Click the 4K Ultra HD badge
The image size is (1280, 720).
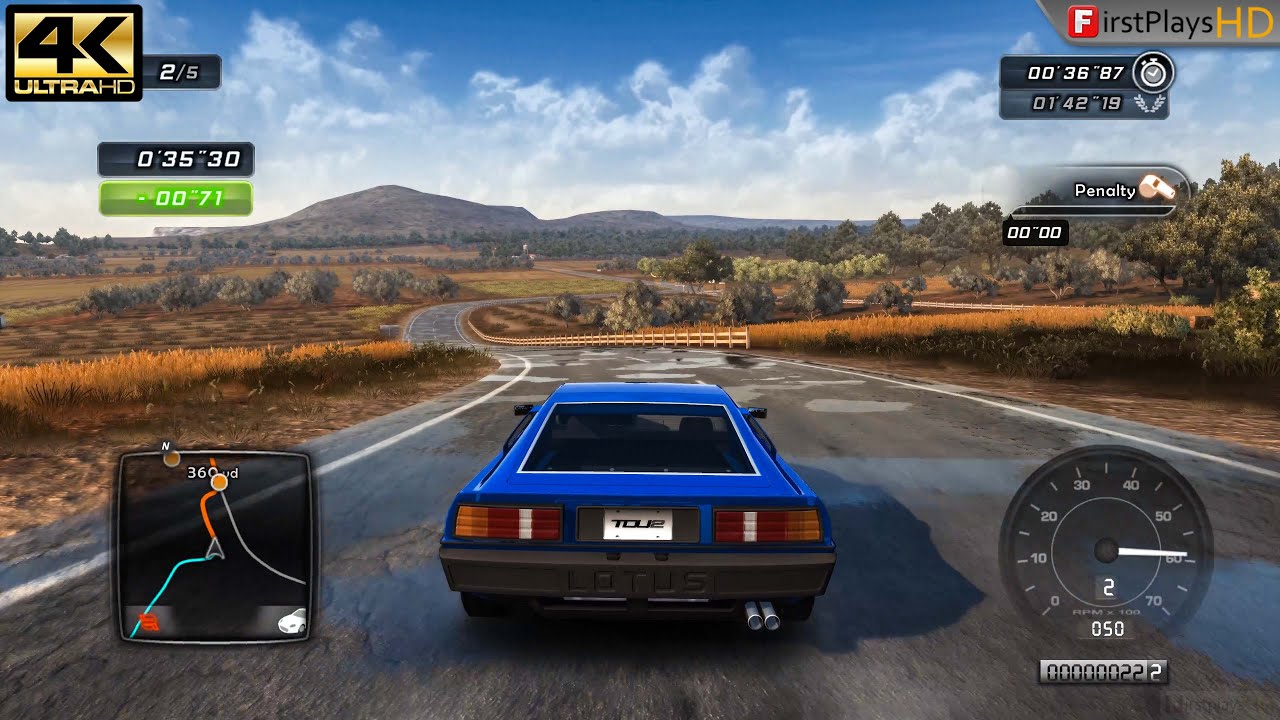point(74,52)
